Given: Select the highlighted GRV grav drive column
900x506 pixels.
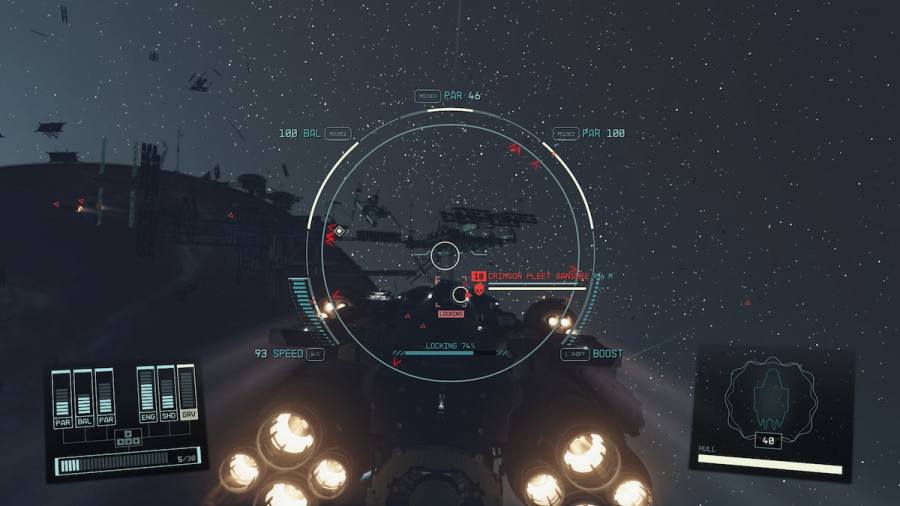Looking at the screenshot, I should [x=188, y=396].
